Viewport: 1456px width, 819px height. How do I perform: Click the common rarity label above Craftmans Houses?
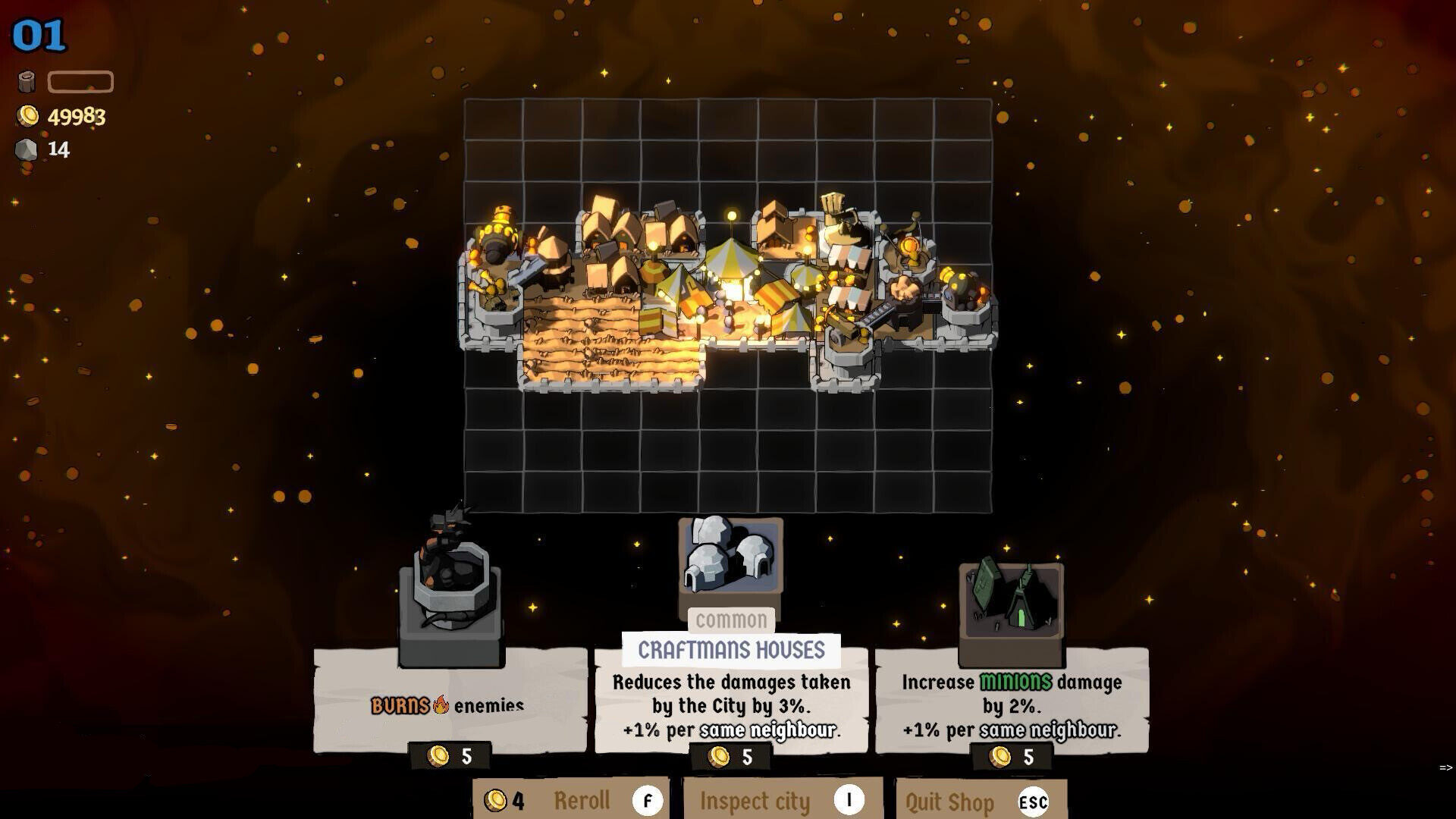[730, 620]
